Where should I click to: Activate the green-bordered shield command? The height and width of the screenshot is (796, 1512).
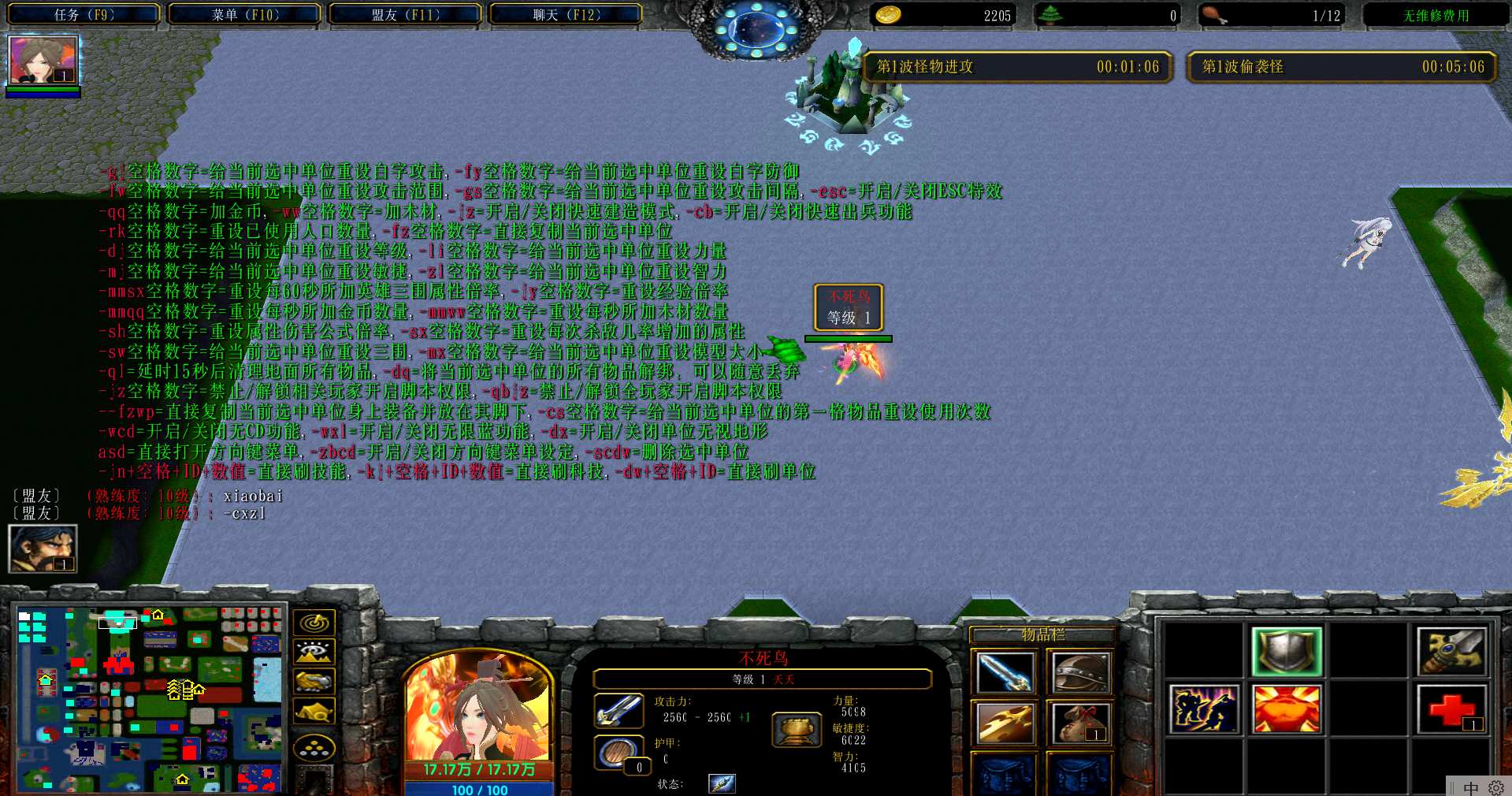coord(1286,651)
